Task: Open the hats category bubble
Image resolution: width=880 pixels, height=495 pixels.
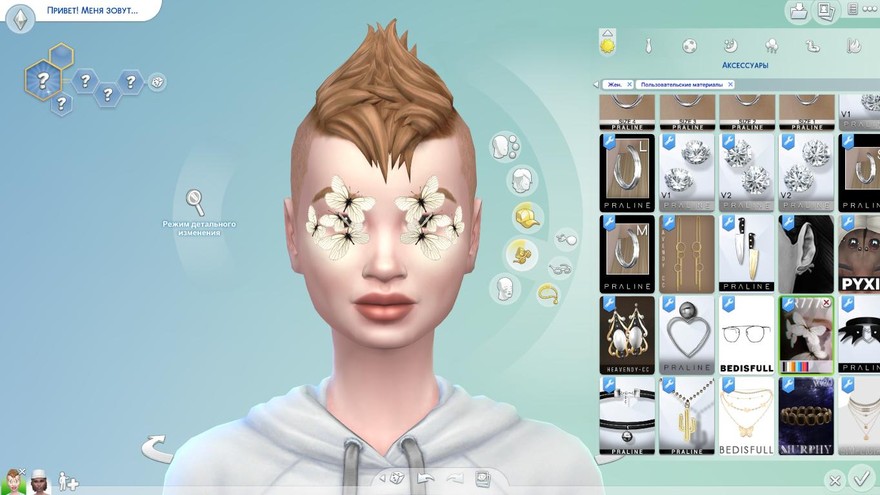Action: (x=526, y=216)
